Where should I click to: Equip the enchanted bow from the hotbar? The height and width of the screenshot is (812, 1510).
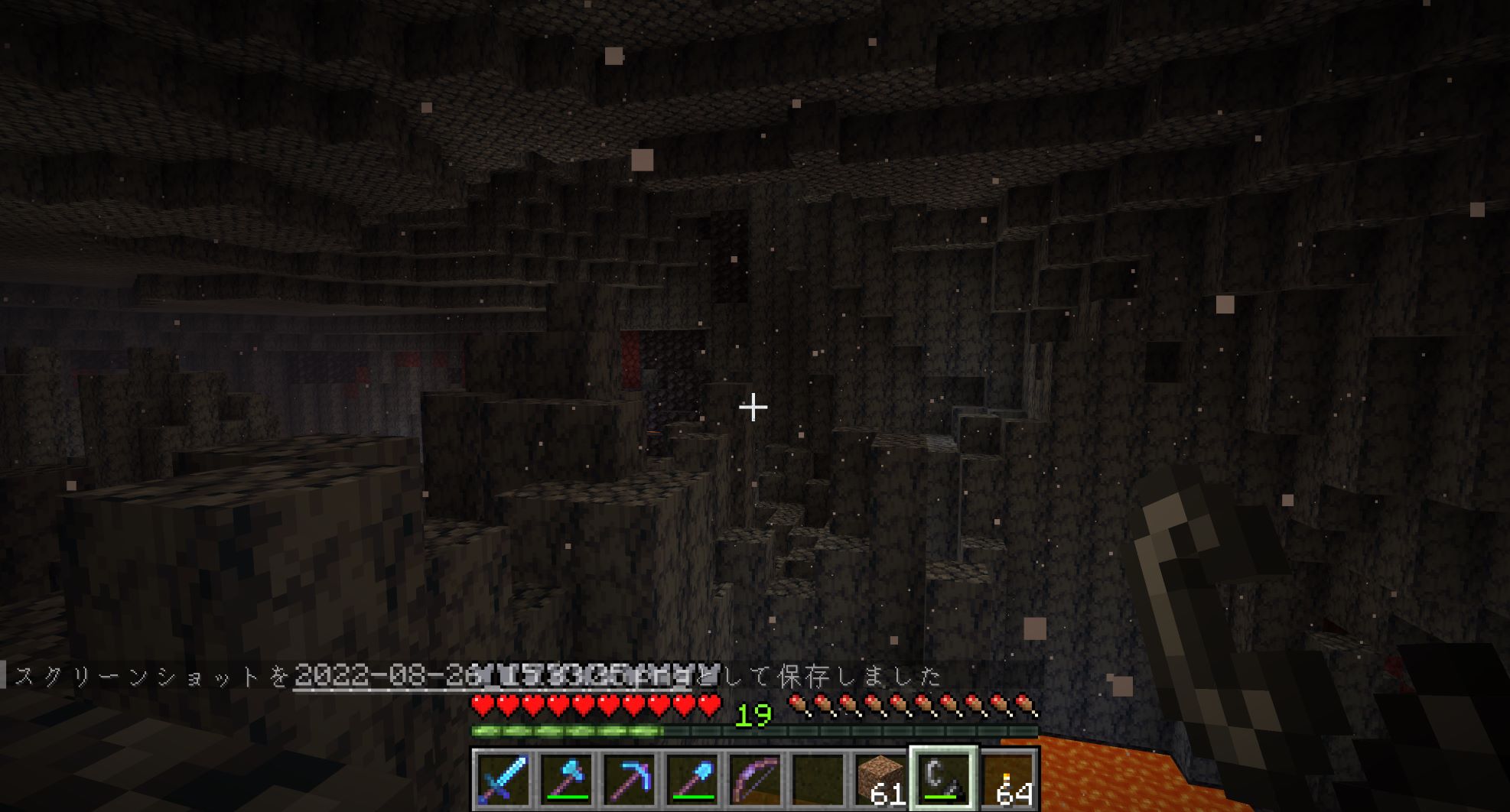click(x=756, y=778)
